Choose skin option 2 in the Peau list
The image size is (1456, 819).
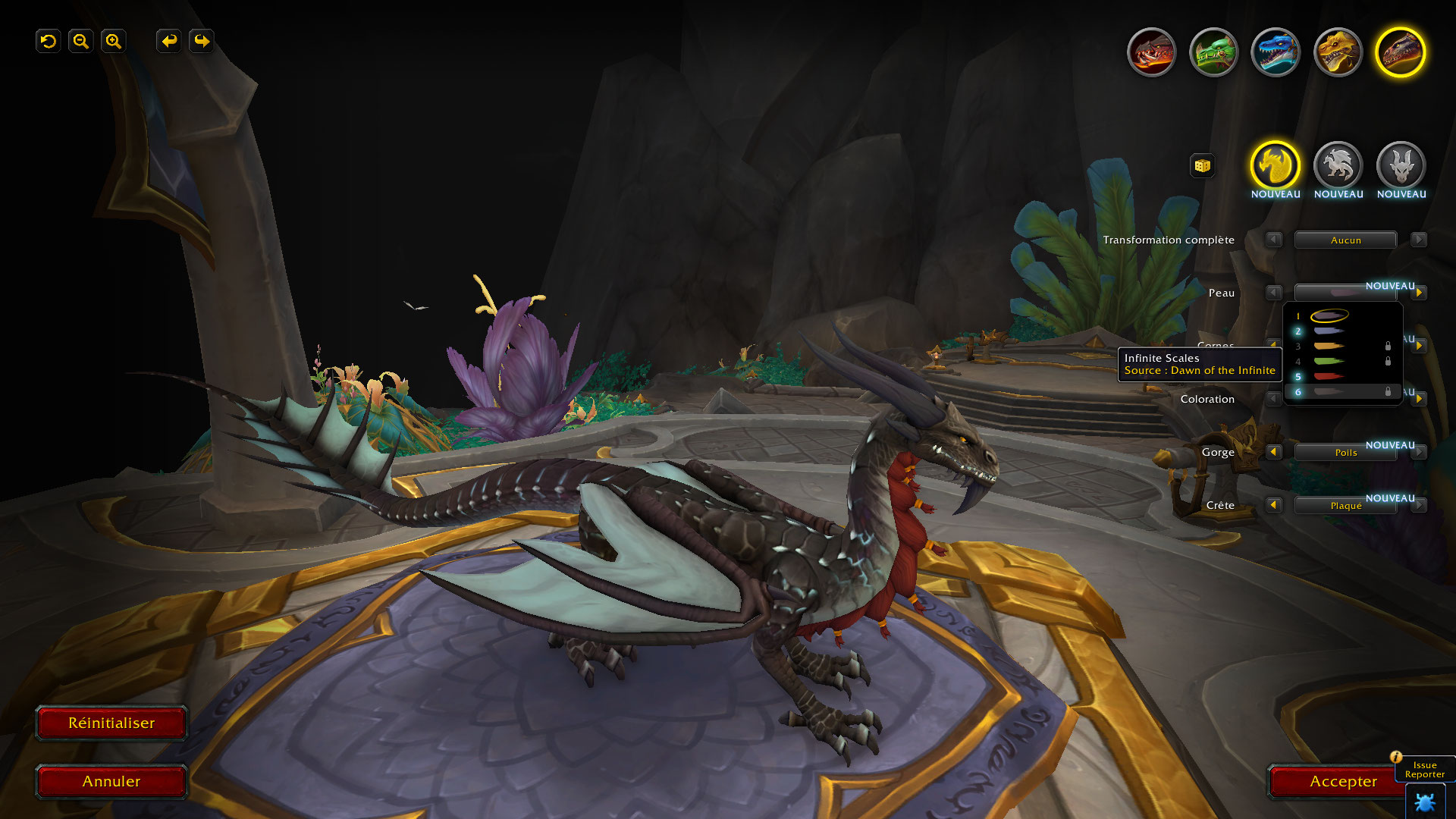point(1329,331)
